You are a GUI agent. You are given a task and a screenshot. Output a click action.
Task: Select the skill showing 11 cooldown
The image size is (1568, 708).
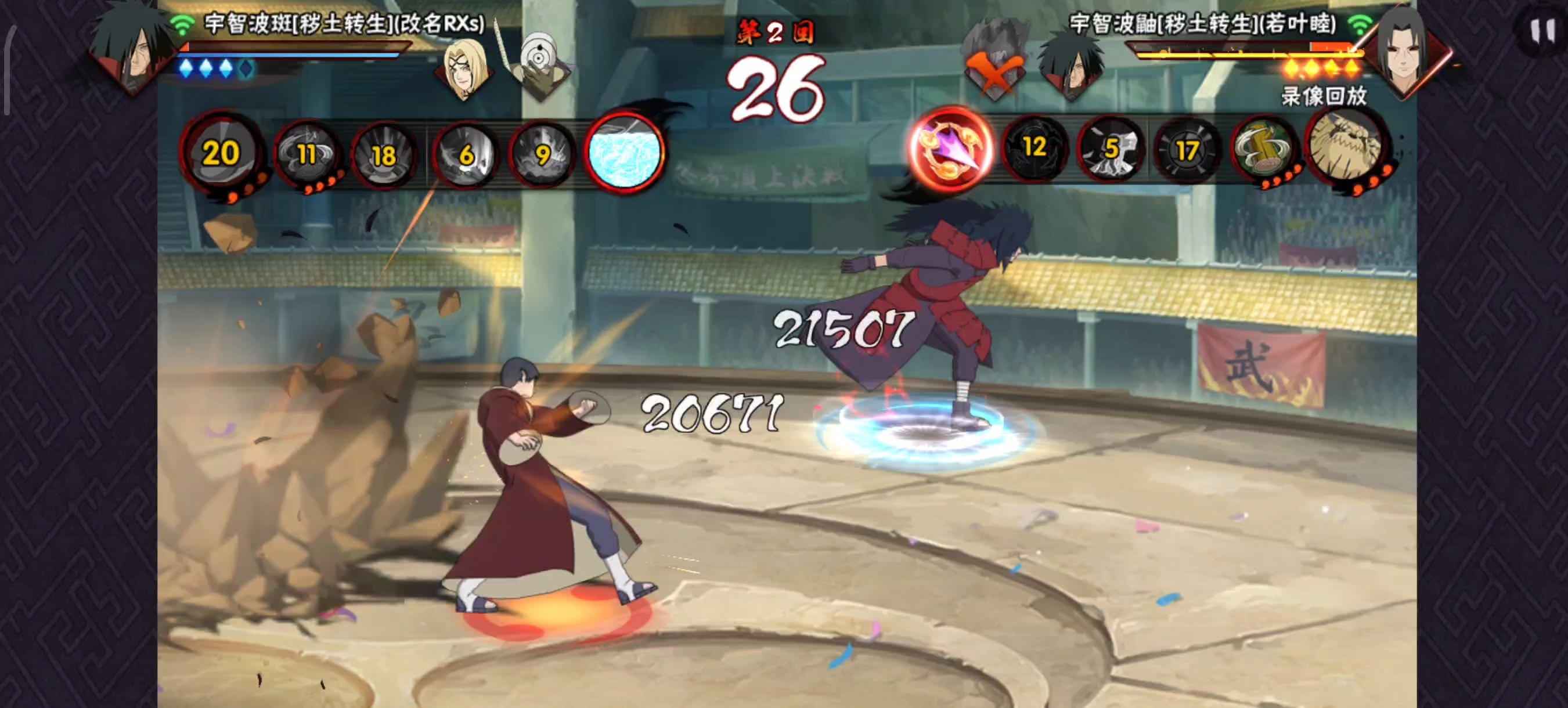click(x=307, y=154)
